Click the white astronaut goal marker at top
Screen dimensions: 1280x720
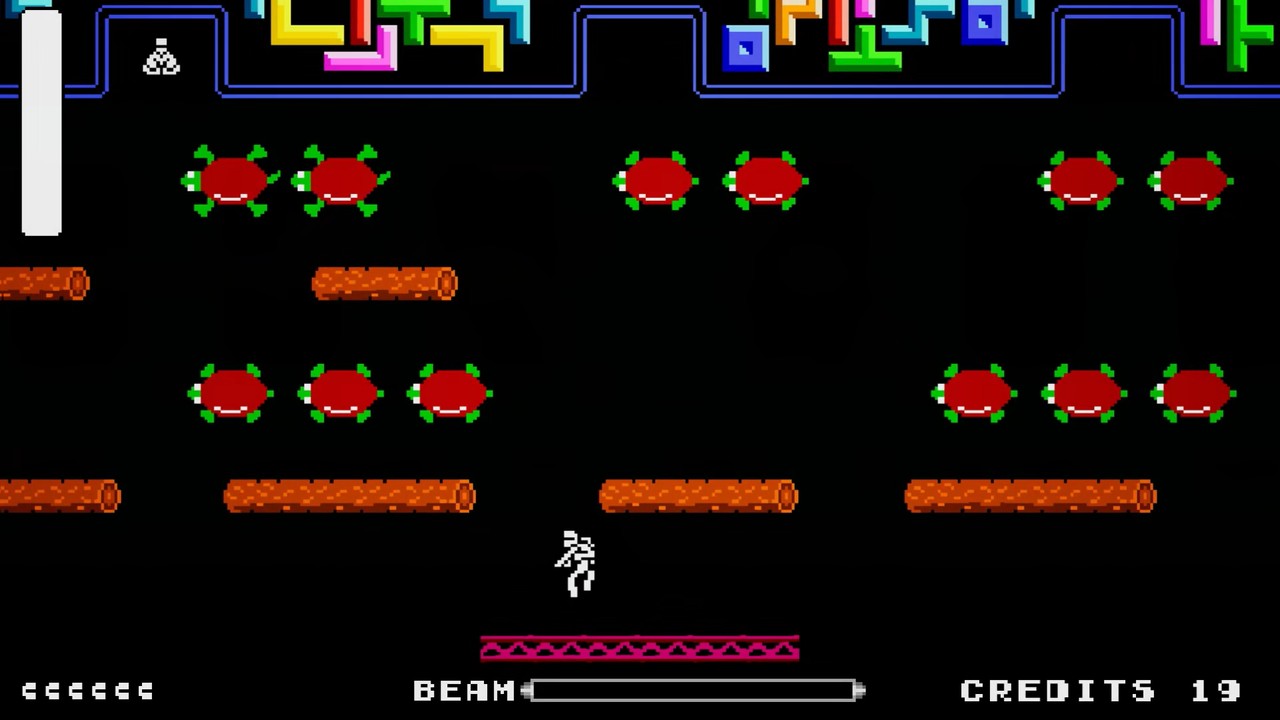(x=161, y=57)
